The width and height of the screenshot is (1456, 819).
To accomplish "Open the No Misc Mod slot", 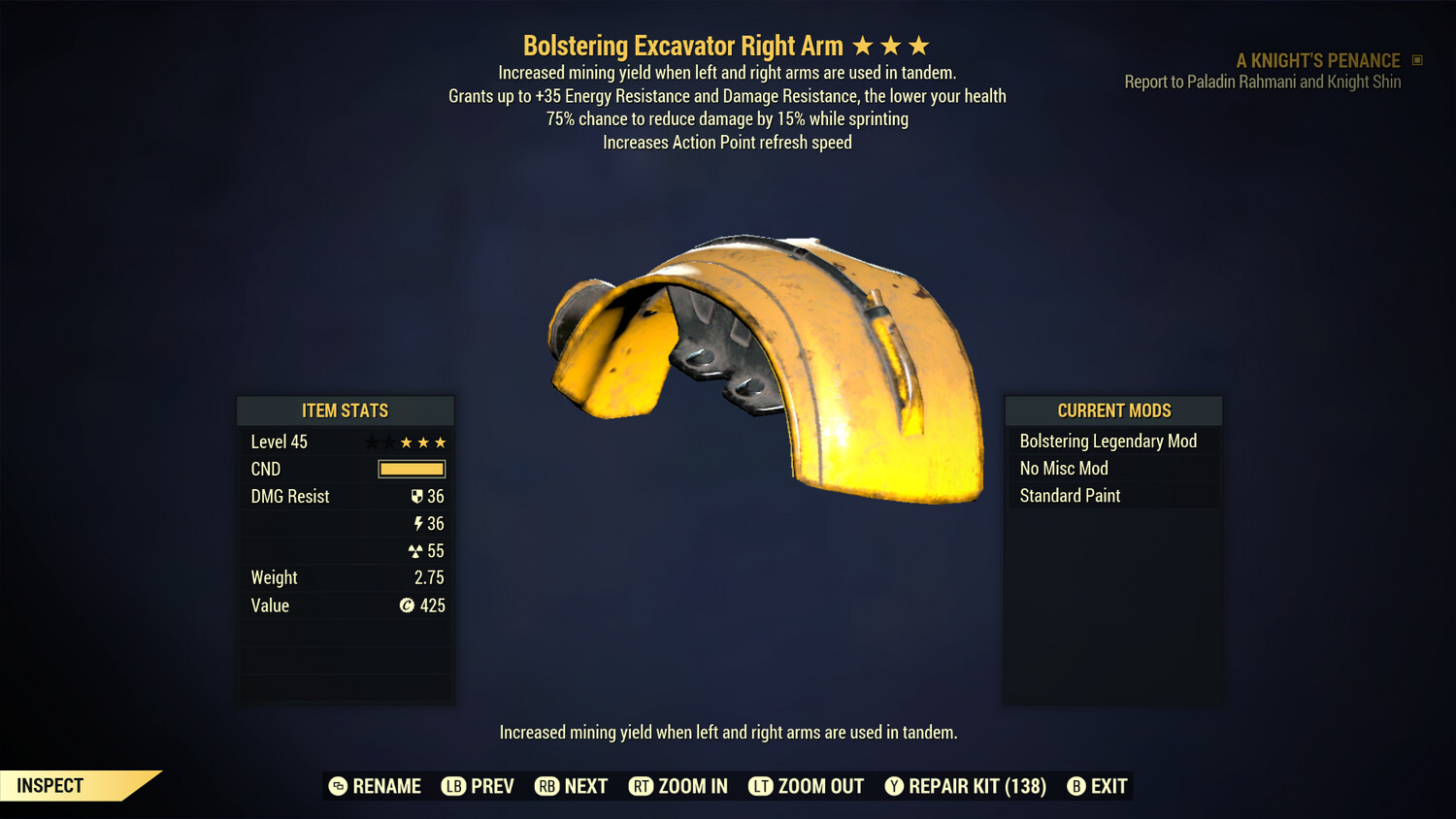I will pyautogui.click(x=1063, y=468).
